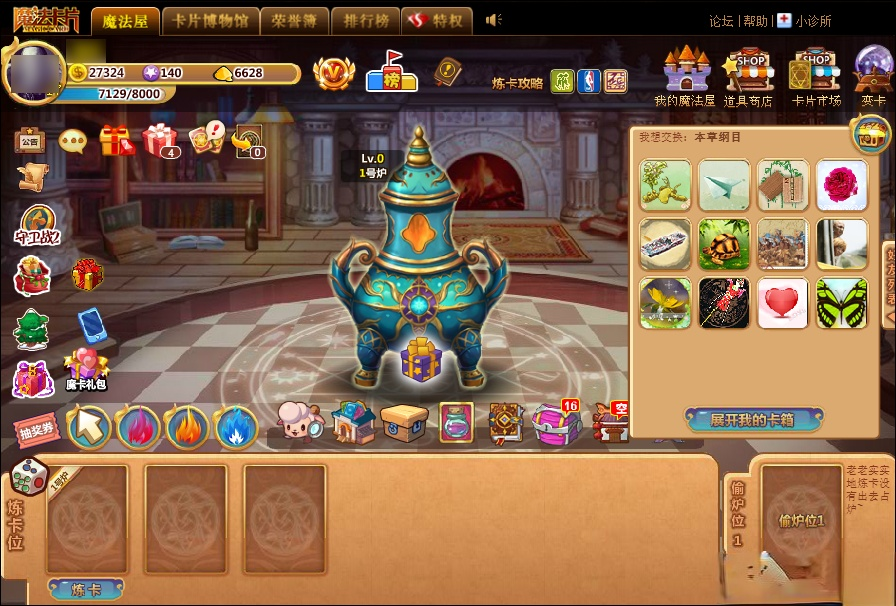The image size is (896, 606).
Task: Activate the blue flame icon
Action: 235,427
